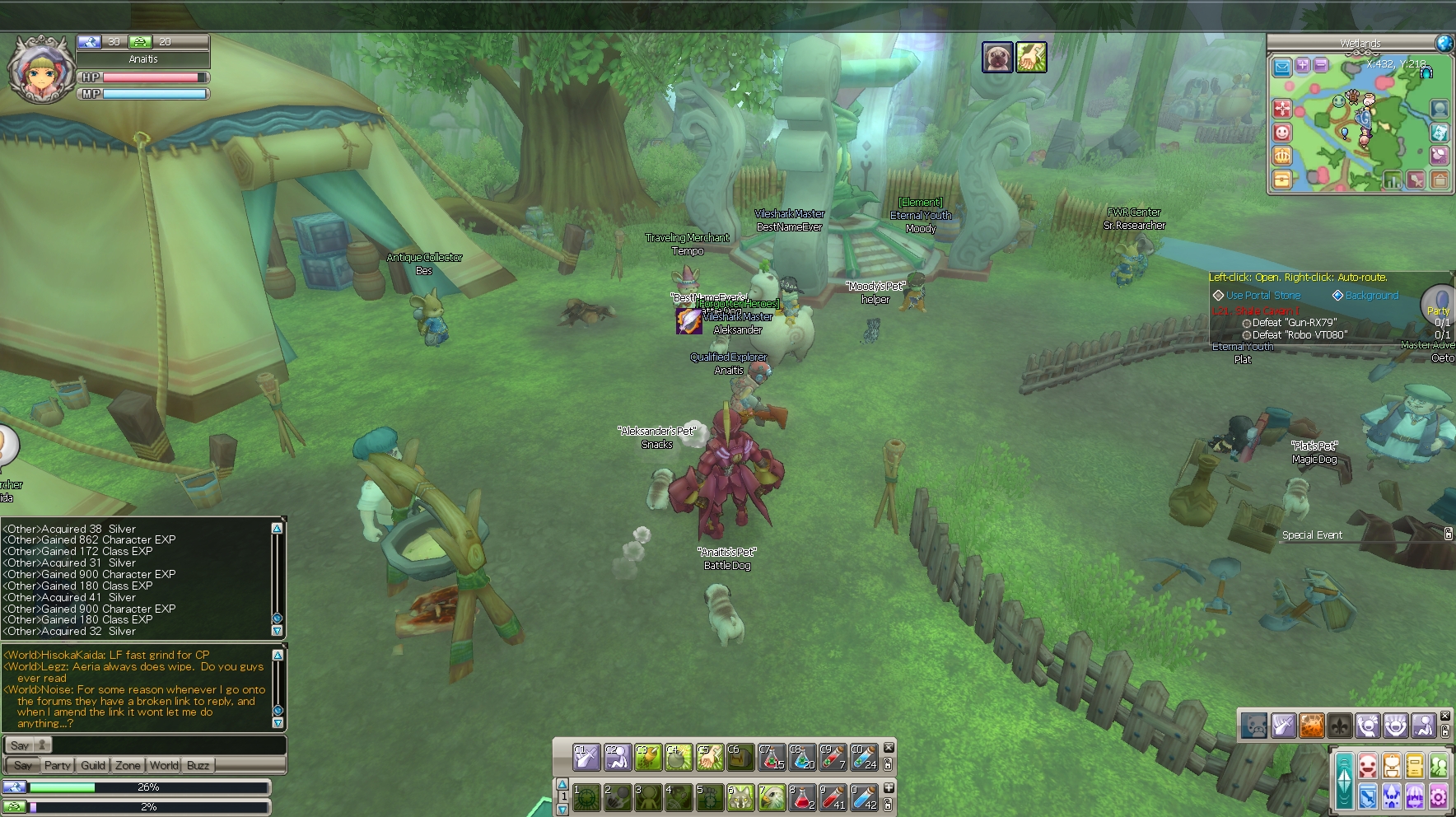Close the upper C-key hotbar

tap(889, 748)
